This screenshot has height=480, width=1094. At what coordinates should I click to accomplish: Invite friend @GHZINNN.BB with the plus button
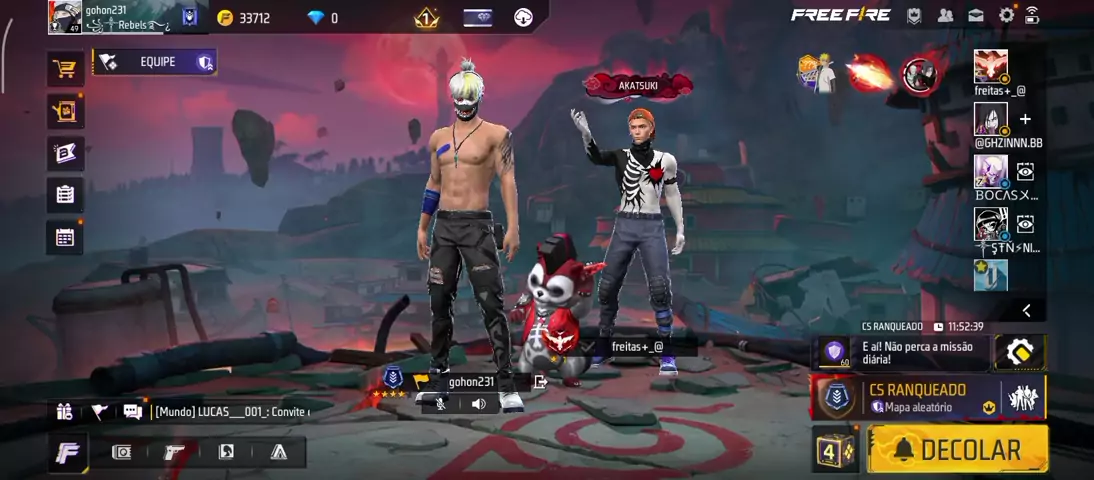(x=1025, y=120)
